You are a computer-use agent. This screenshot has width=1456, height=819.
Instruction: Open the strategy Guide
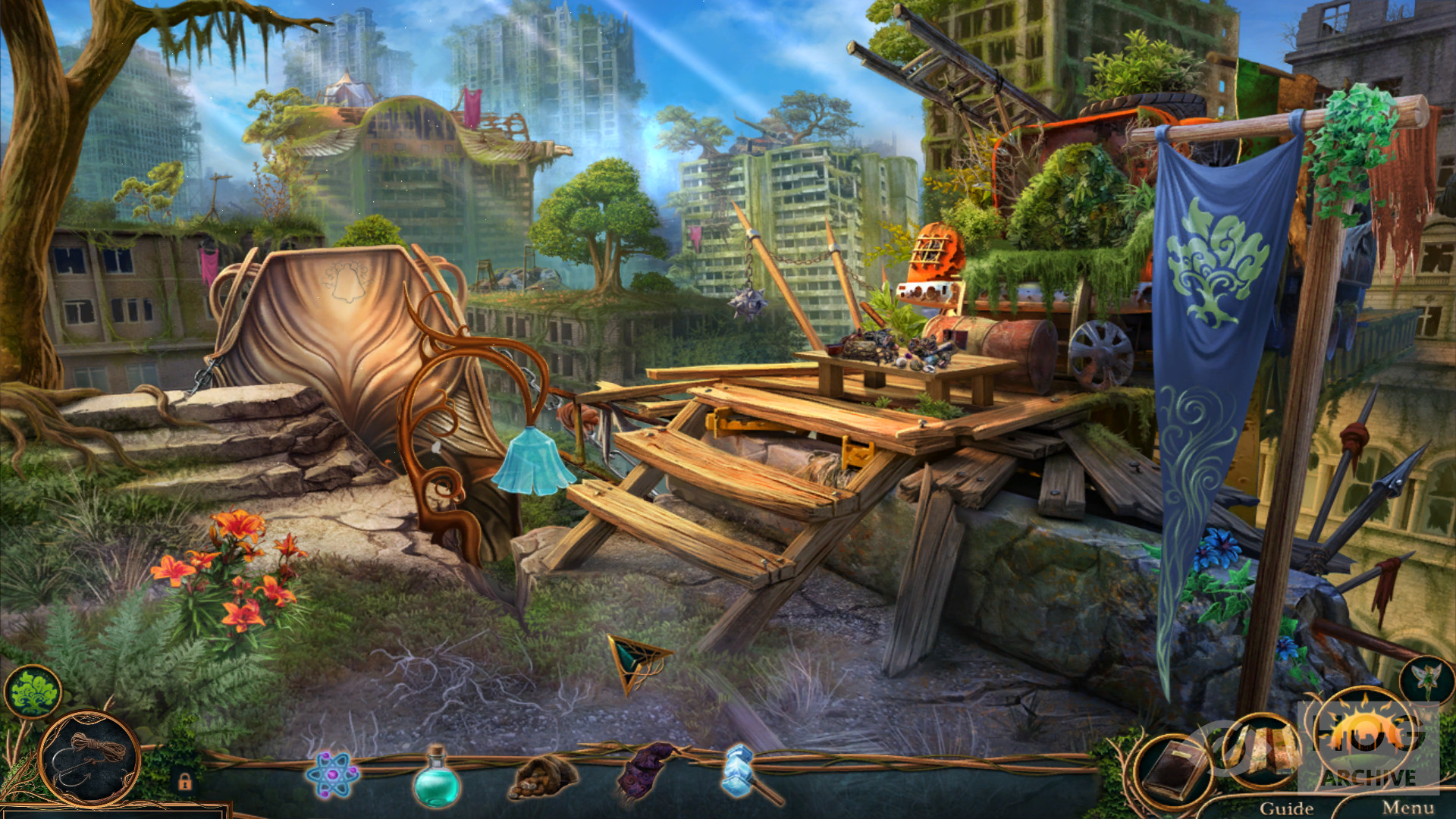[1286, 808]
